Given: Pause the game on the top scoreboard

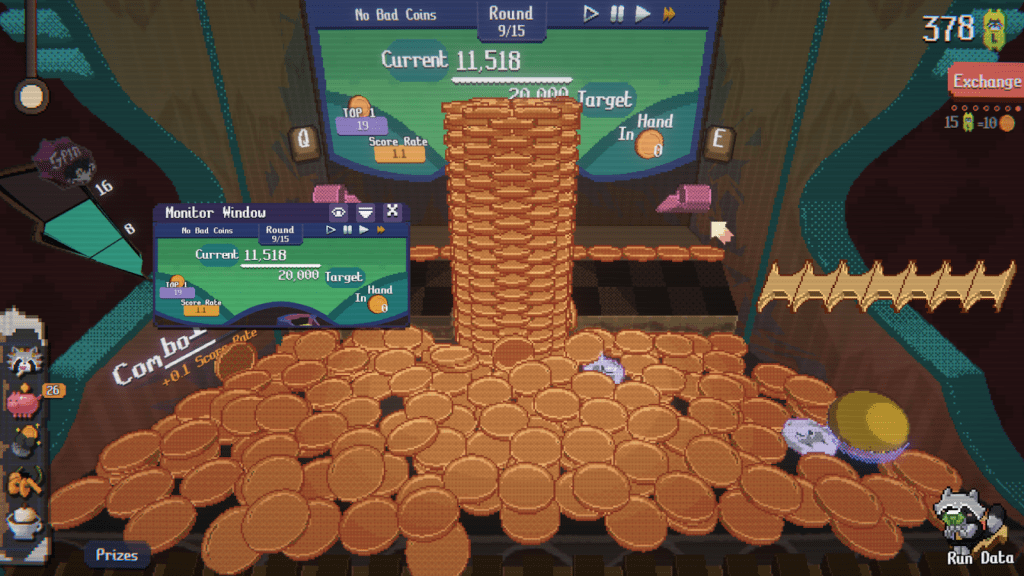Looking at the screenshot, I should [617, 14].
